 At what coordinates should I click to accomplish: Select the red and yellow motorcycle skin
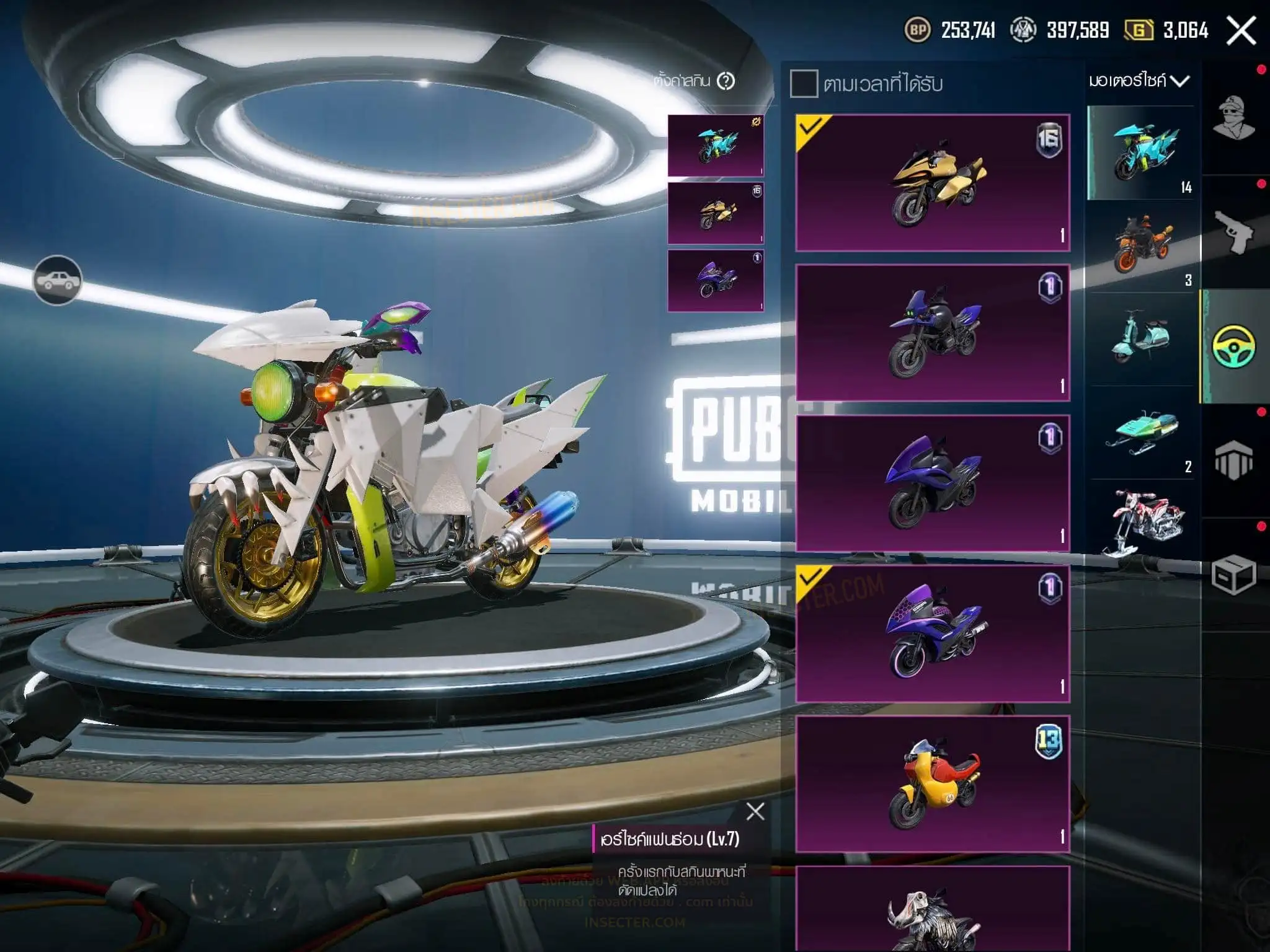(933, 784)
